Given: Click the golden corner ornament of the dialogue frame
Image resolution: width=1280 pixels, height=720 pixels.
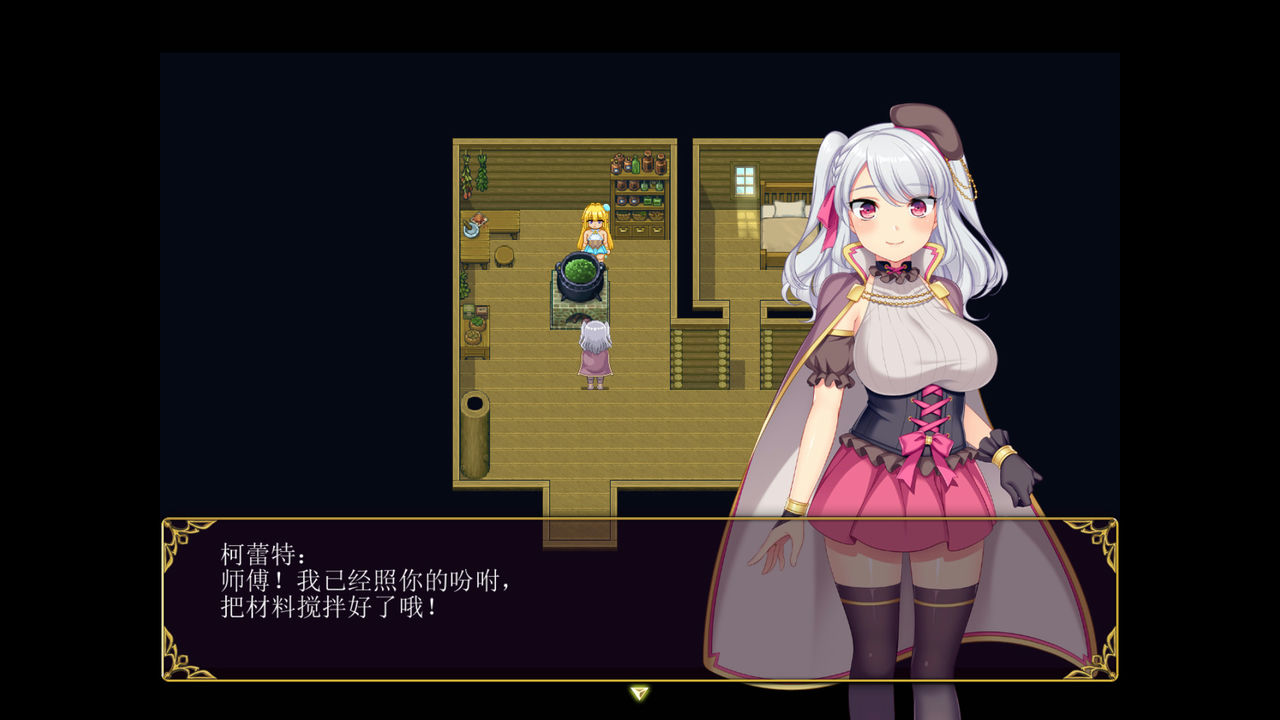Looking at the screenshot, I should [x=178, y=540].
